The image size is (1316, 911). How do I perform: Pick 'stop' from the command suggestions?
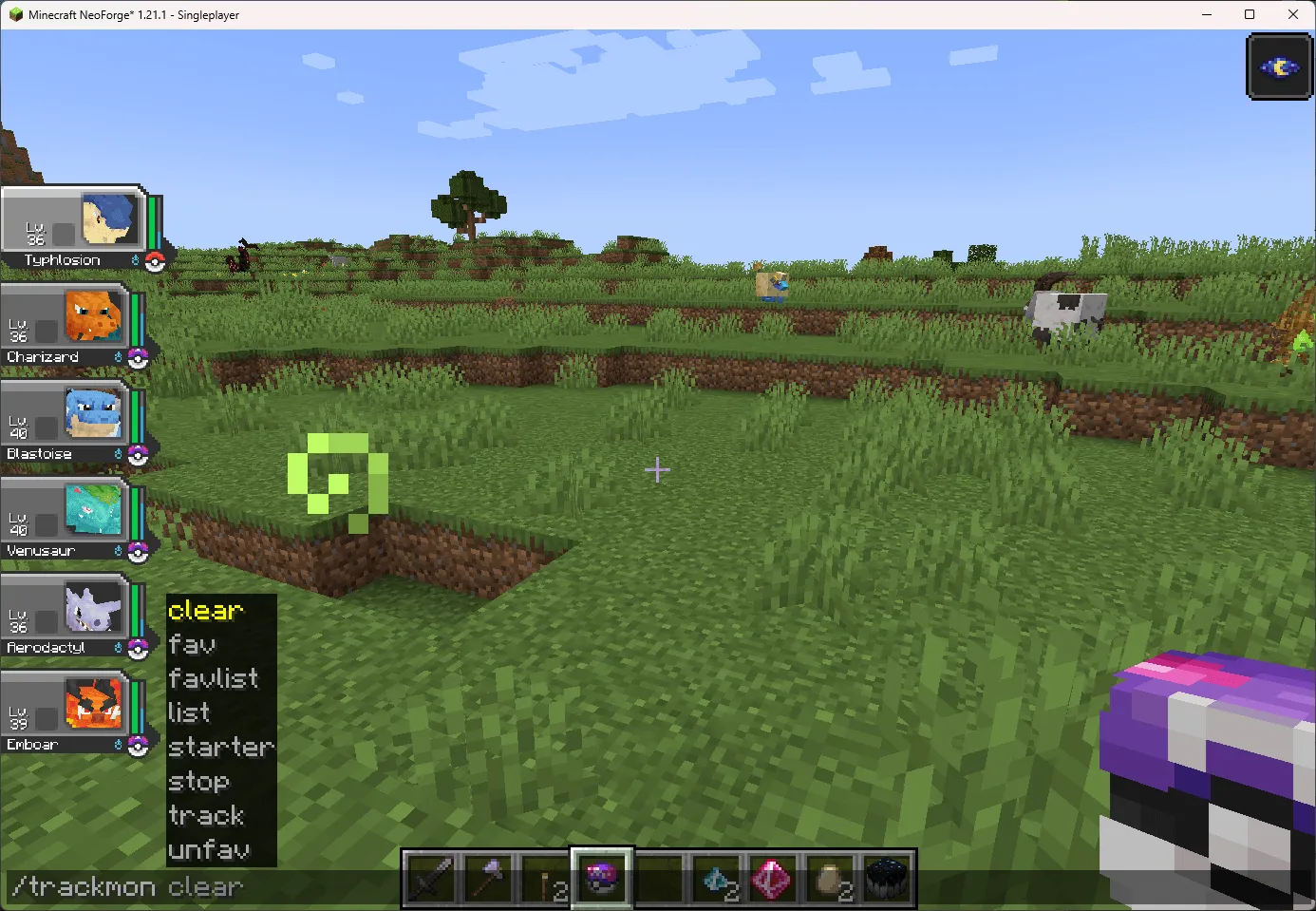[x=198, y=782]
